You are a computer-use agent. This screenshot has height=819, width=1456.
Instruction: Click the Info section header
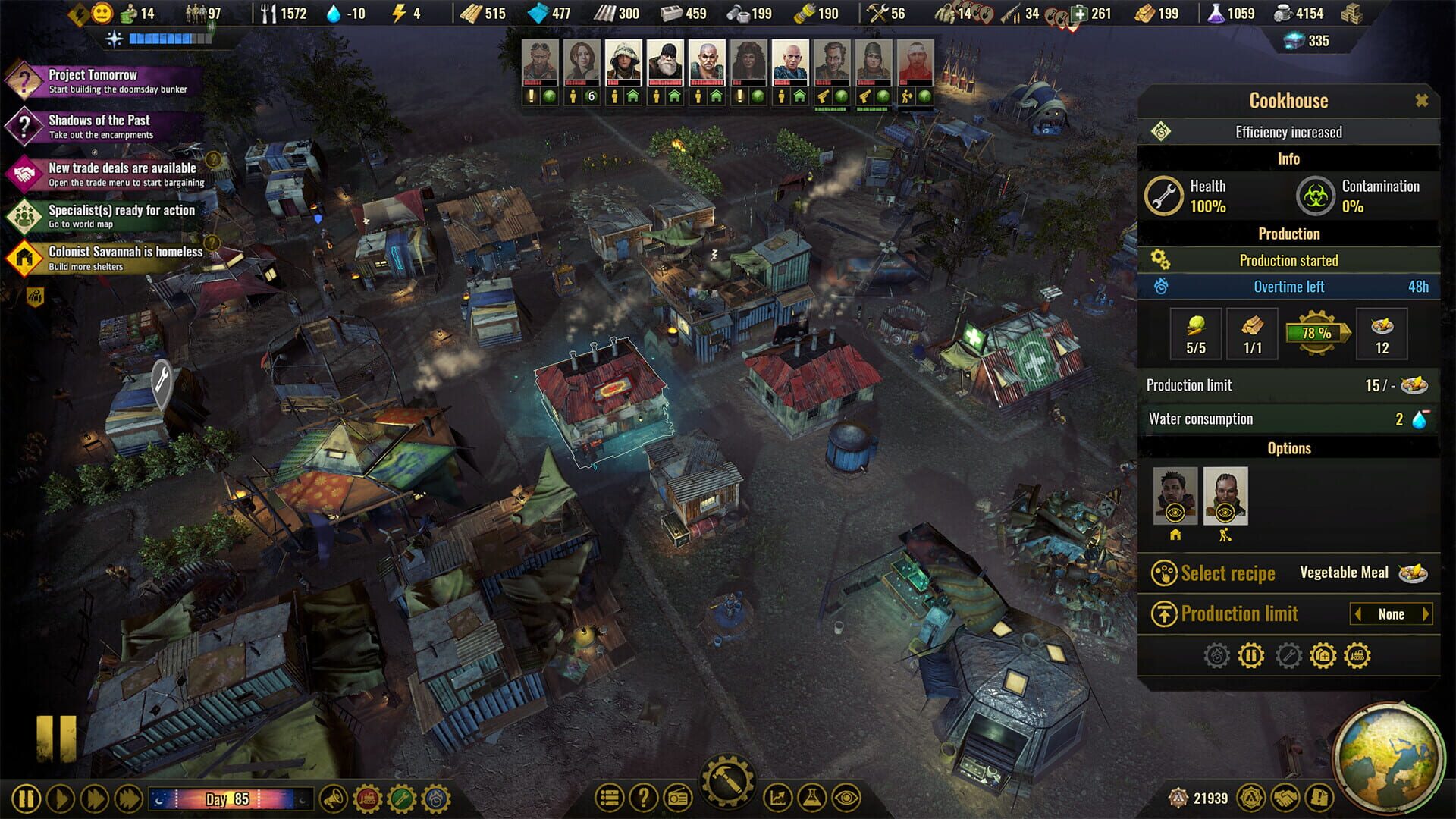click(x=1288, y=158)
